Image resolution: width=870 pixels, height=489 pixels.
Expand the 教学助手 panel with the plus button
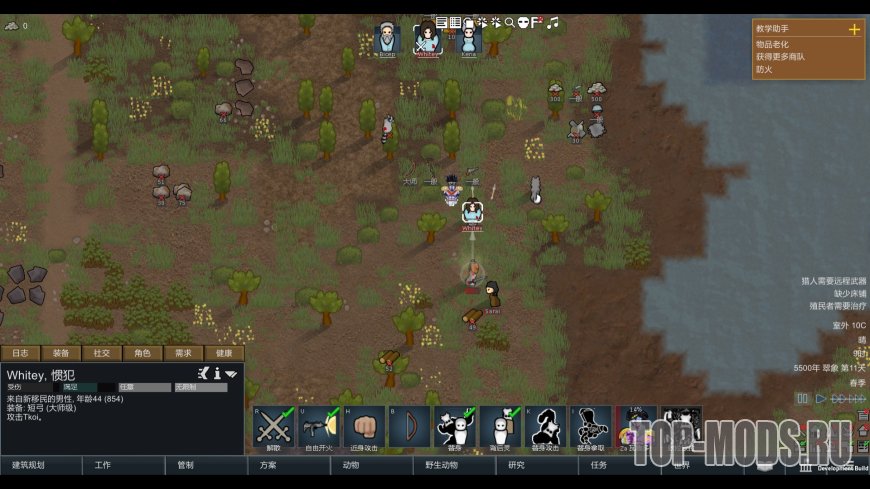click(854, 30)
